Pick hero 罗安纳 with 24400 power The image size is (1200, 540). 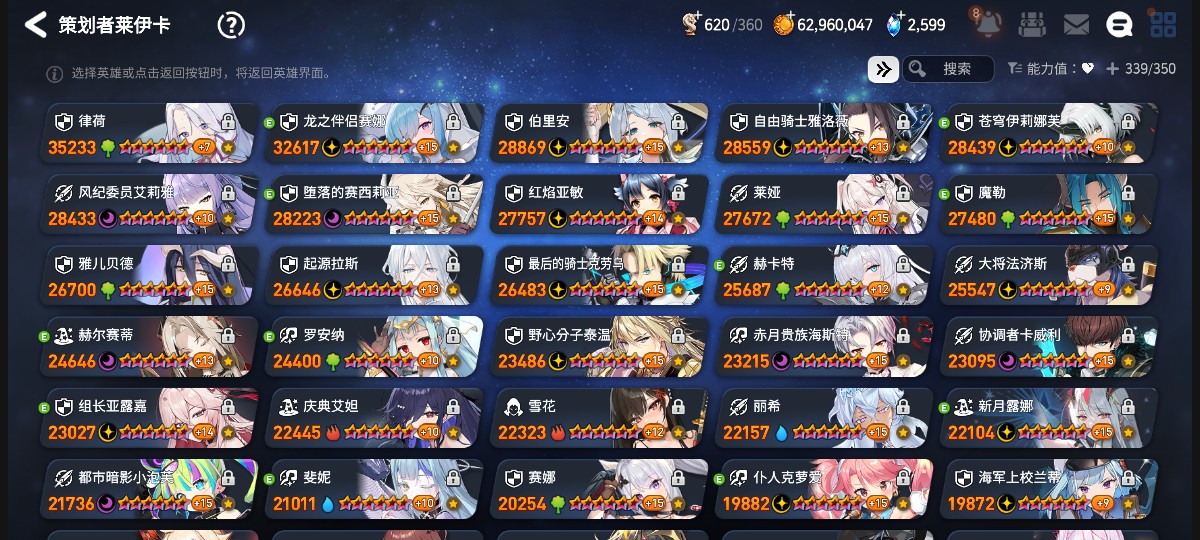tap(373, 346)
